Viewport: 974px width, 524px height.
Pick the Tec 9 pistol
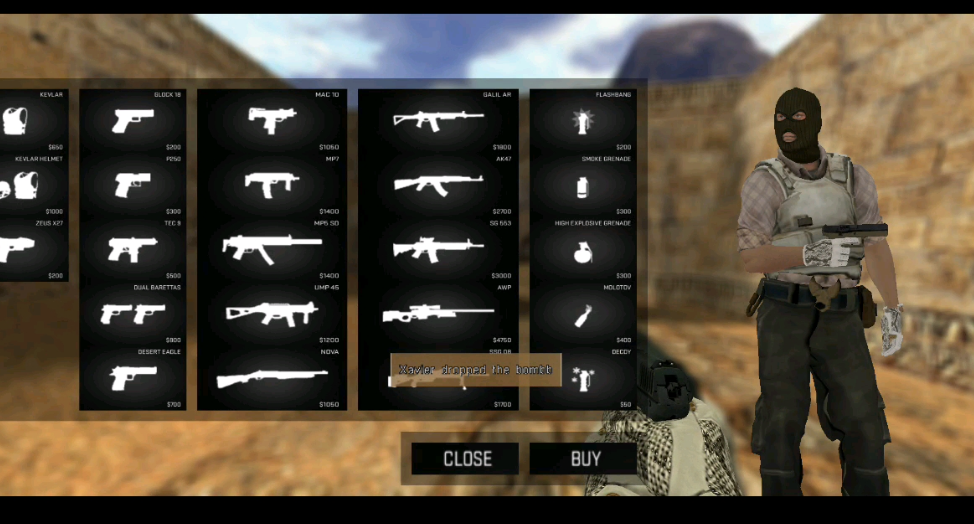(133, 249)
